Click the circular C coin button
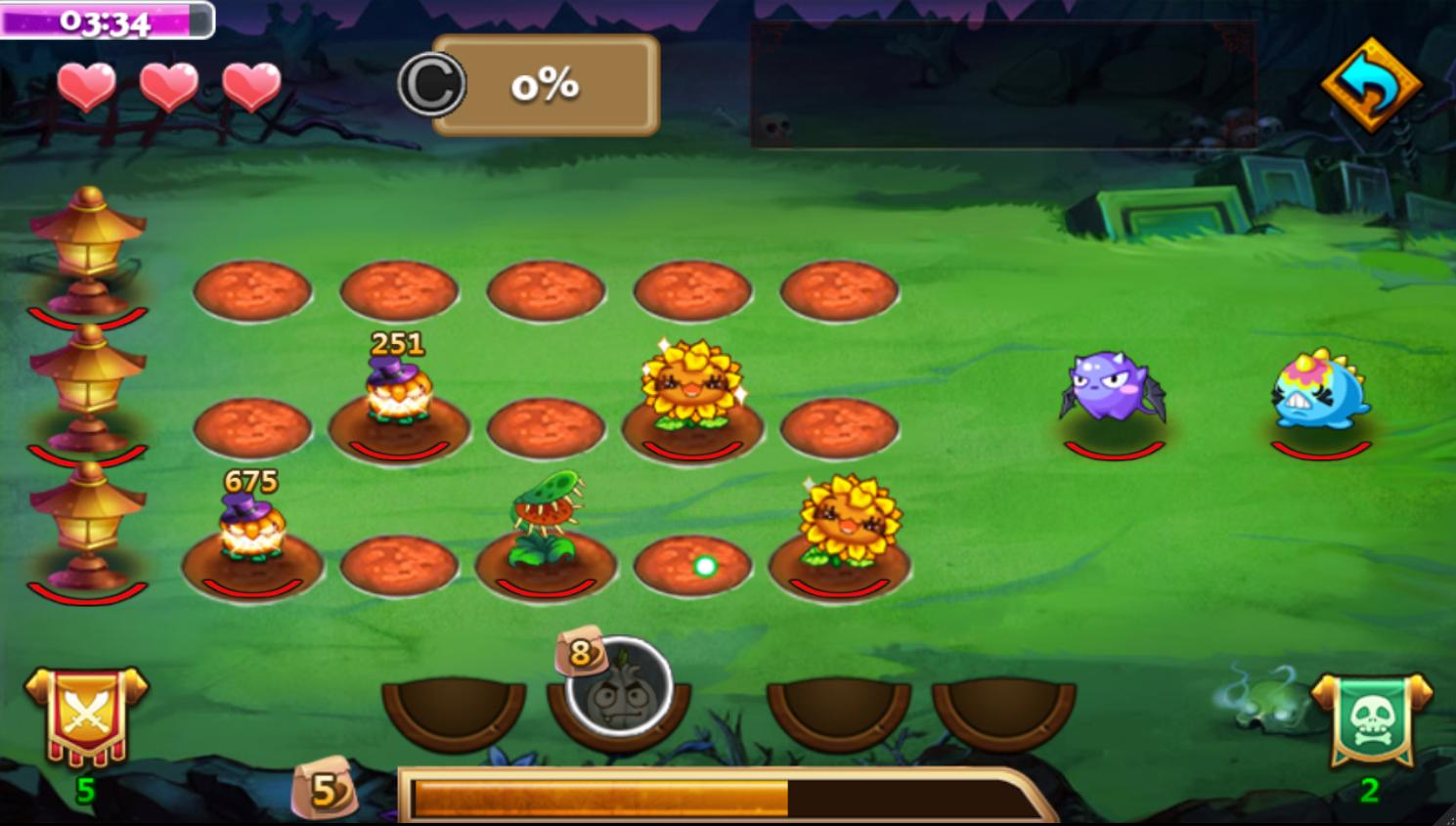The image size is (1456, 826). click(431, 85)
